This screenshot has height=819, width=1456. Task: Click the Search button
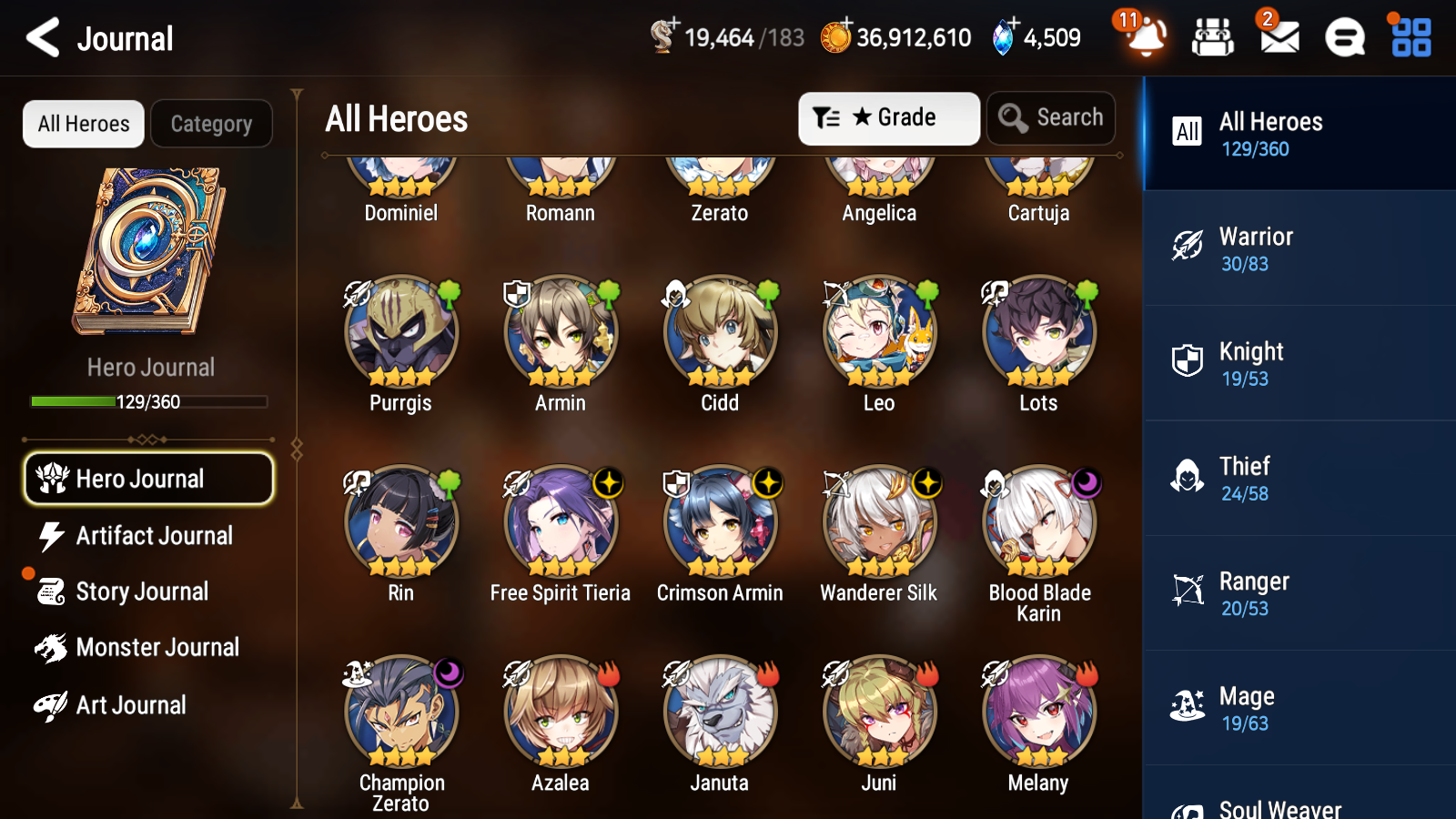click(1051, 117)
